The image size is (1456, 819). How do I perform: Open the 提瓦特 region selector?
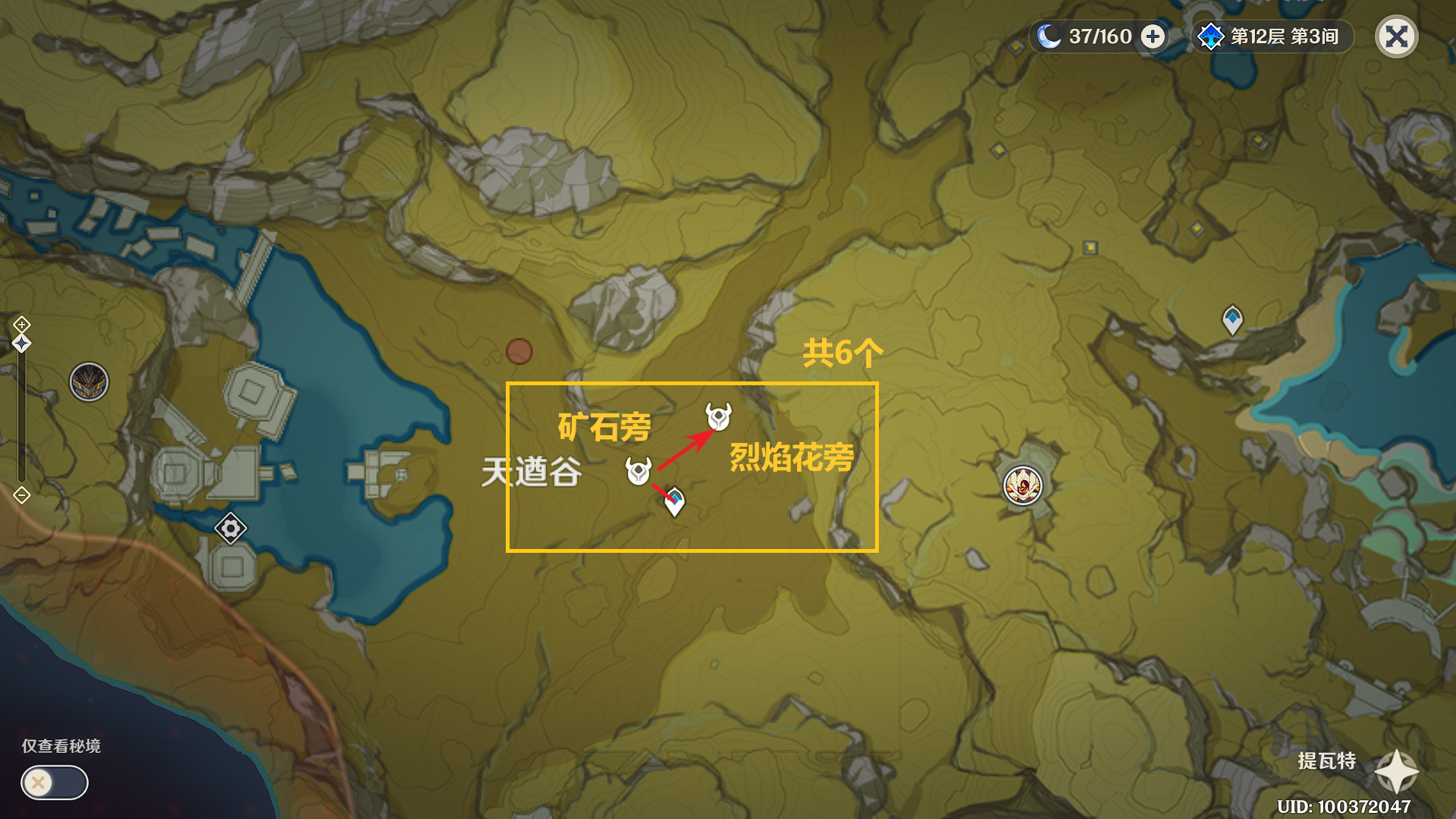click(x=1395, y=770)
